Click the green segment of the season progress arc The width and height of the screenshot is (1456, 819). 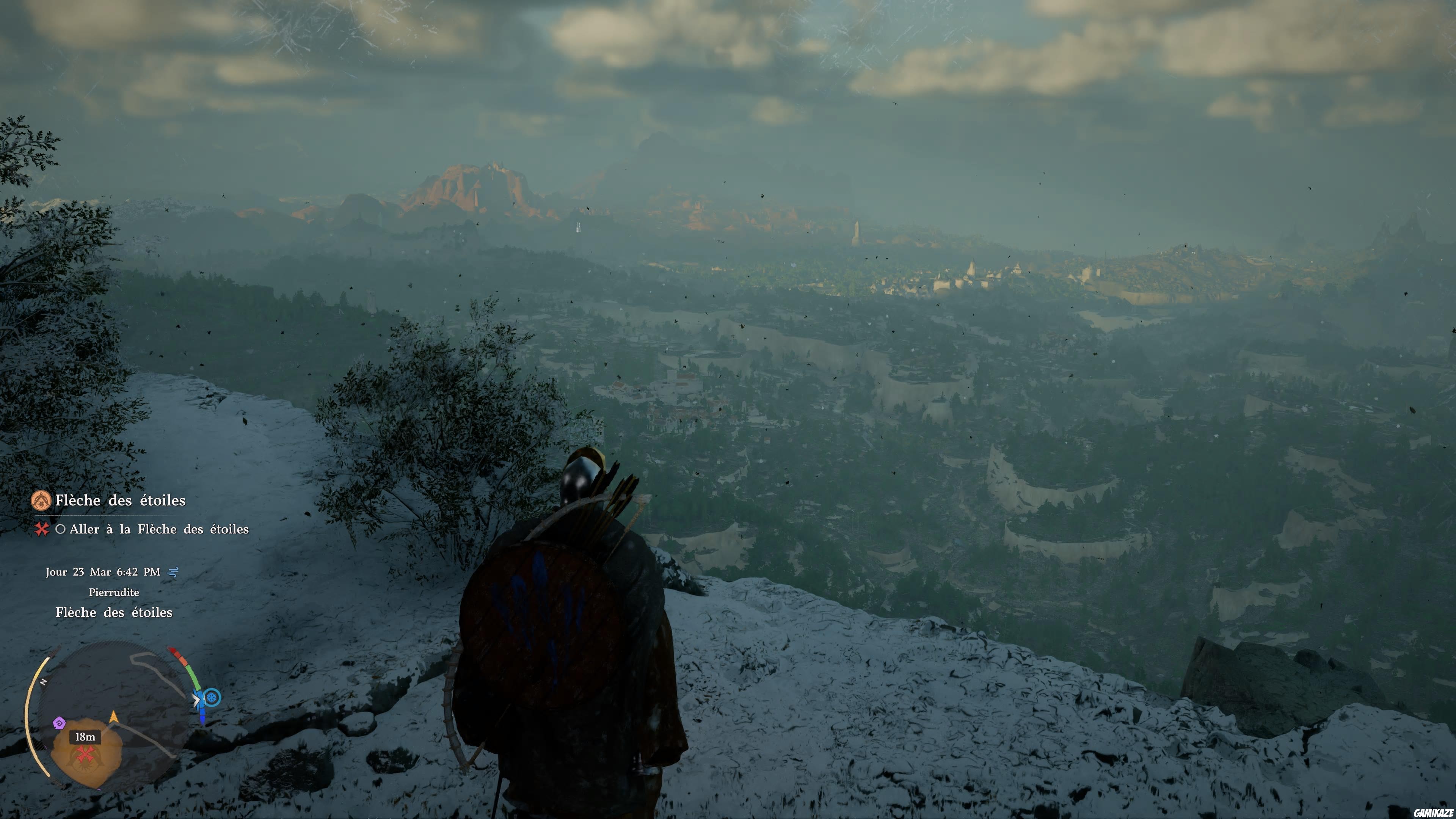[x=193, y=675]
